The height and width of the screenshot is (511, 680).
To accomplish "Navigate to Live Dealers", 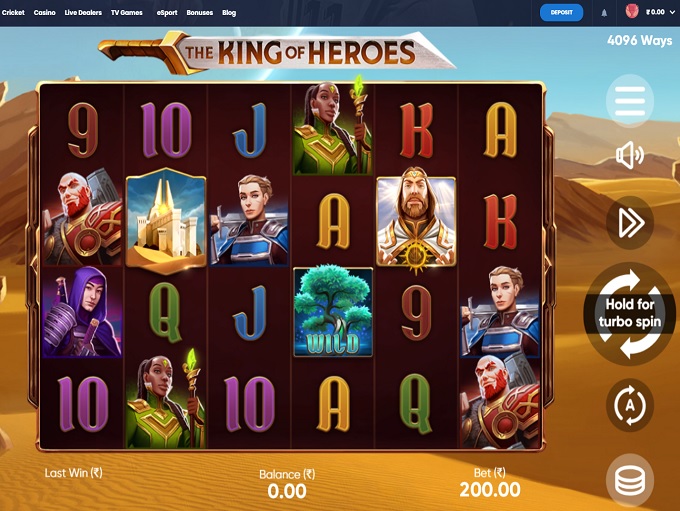I will (83, 13).
